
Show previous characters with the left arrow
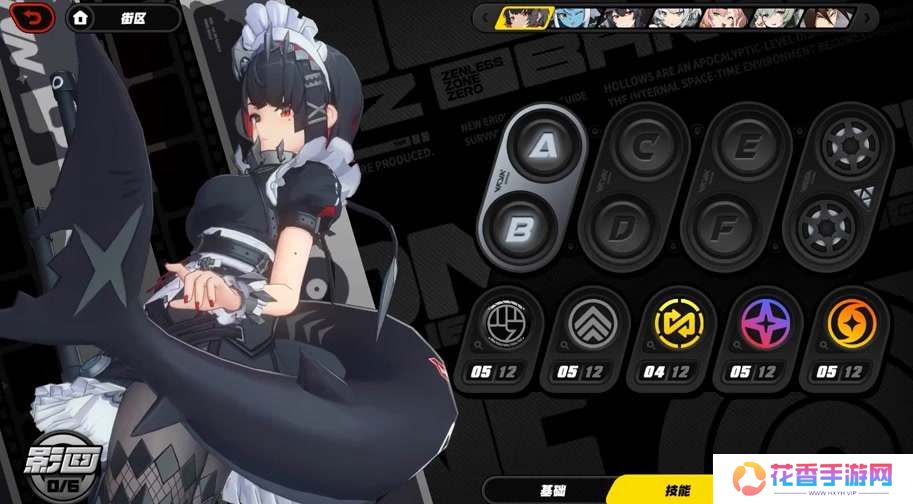point(486,16)
